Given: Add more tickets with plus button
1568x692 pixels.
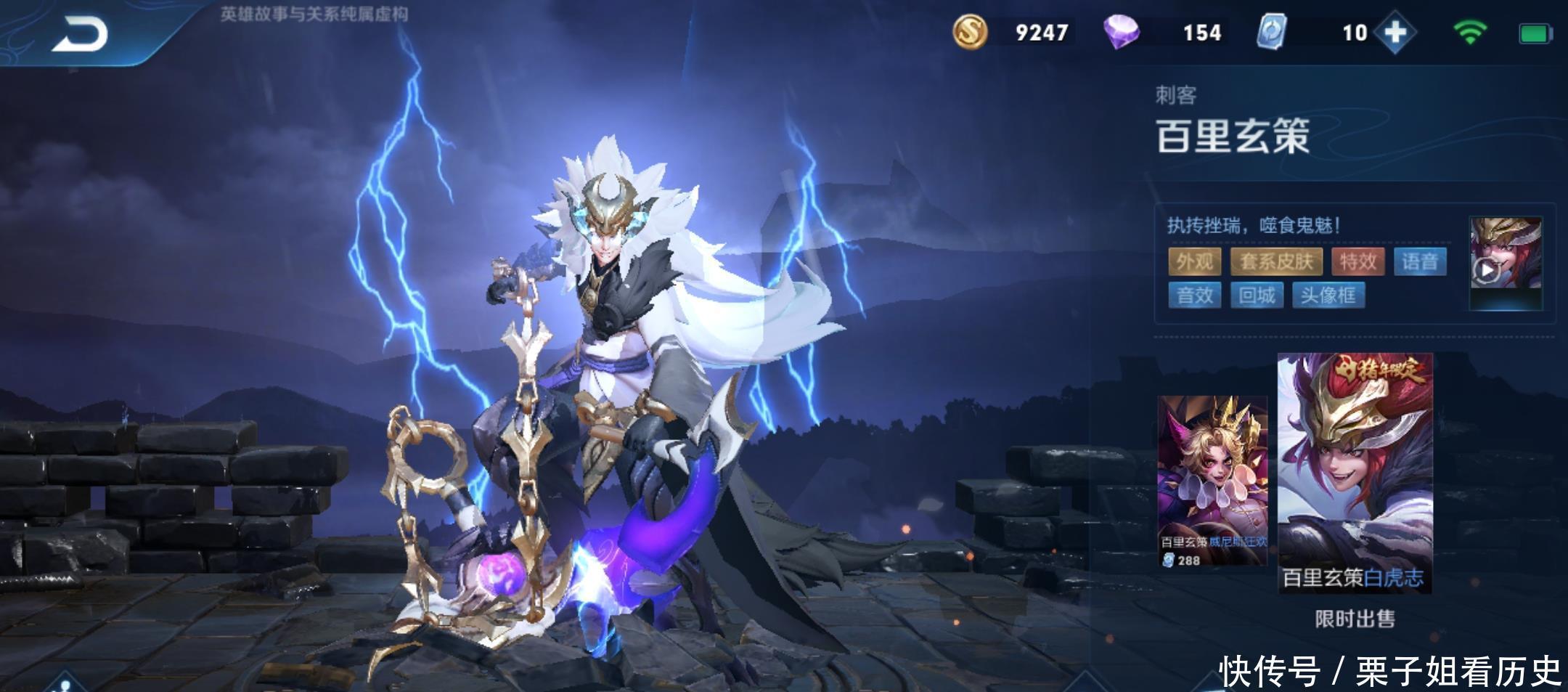Looking at the screenshot, I should (1395, 33).
